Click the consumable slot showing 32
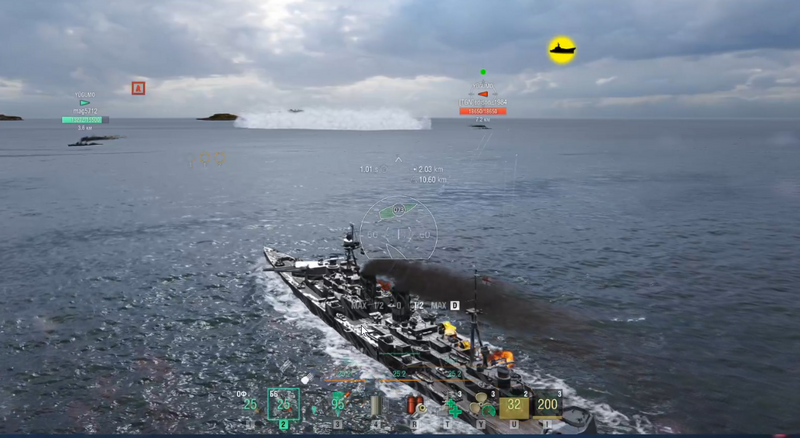800x438 pixels. pos(514,405)
